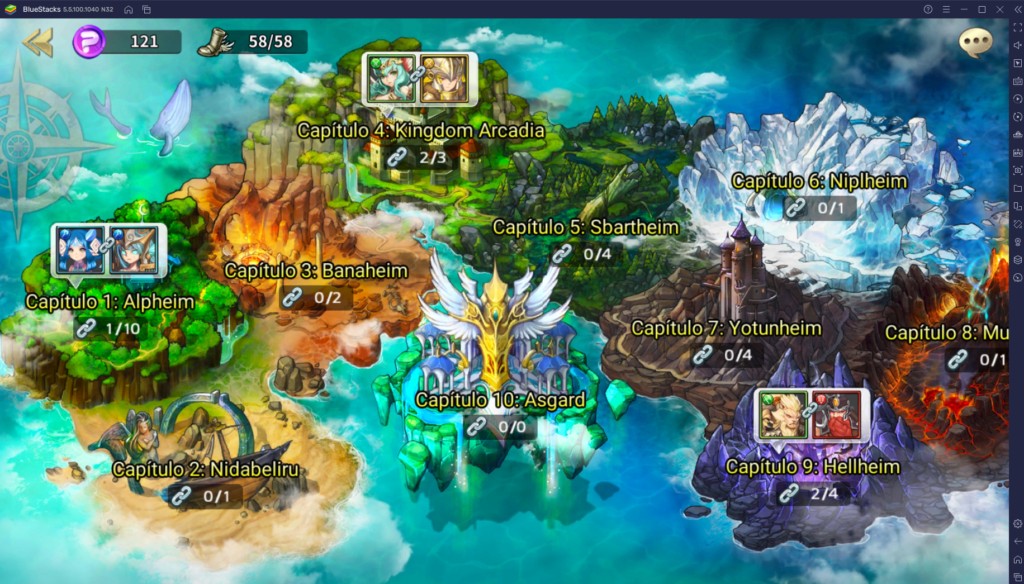
Task: Open Capítulo 6: Niplheim chapter
Action: tap(819, 182)
